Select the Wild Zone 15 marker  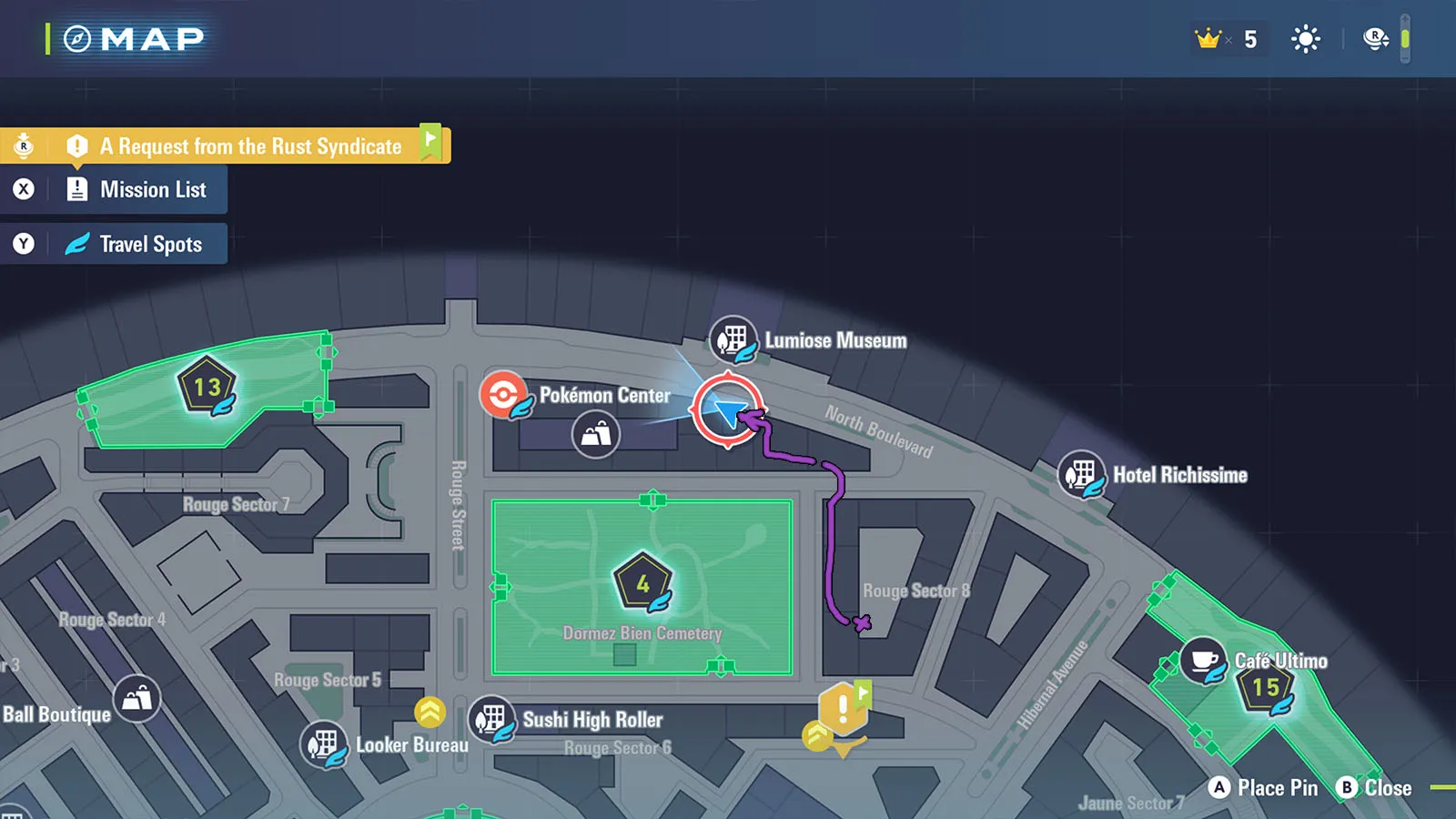[1266, 688]
